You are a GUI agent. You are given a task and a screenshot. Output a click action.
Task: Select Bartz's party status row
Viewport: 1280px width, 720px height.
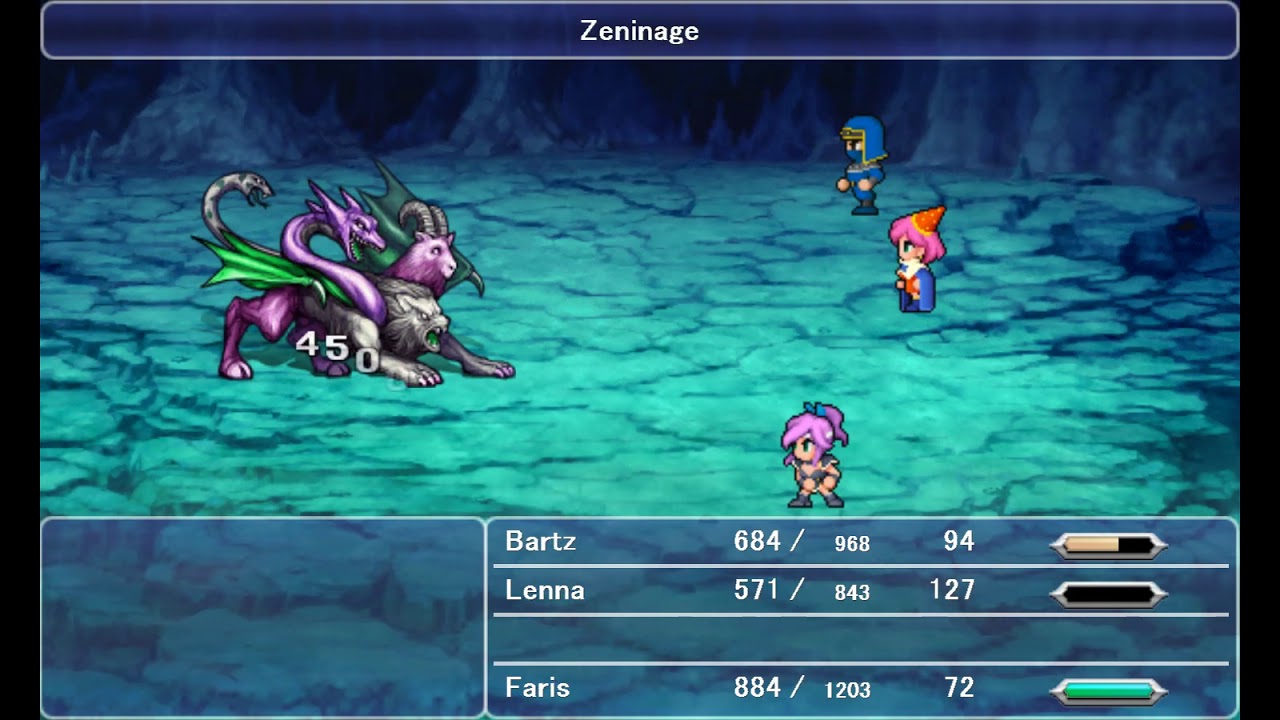[860, 542]
